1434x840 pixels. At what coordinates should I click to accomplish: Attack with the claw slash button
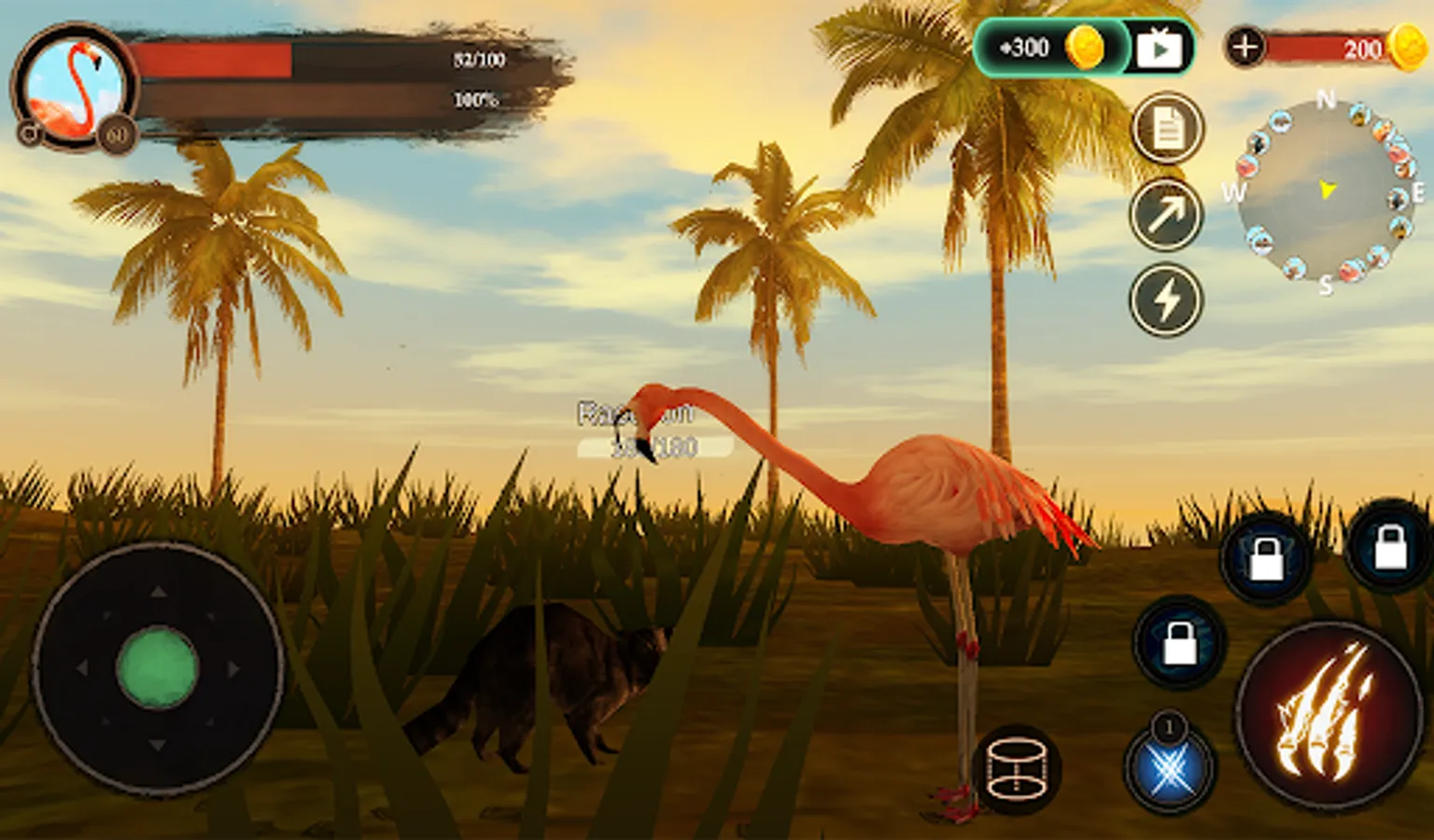1329,715
